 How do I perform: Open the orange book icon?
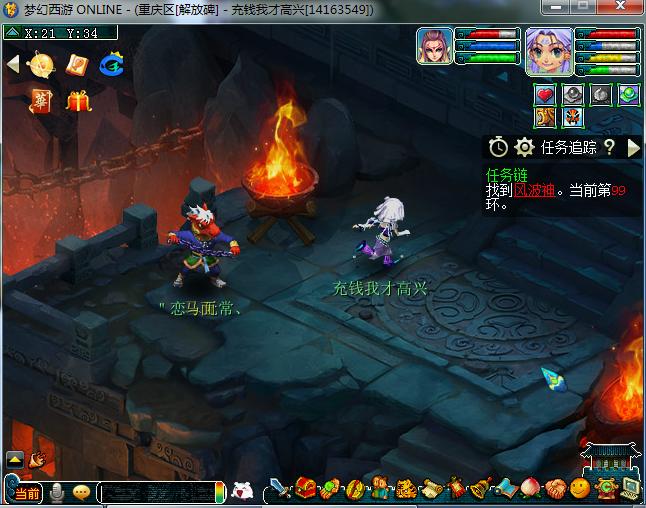77,65
